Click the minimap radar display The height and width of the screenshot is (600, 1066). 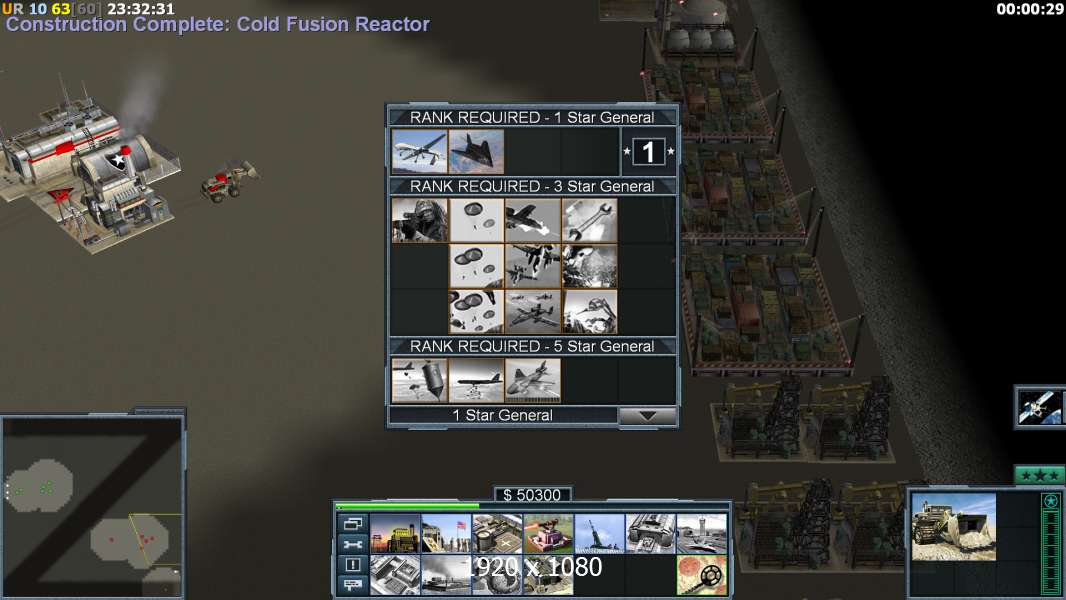(92, 507)
